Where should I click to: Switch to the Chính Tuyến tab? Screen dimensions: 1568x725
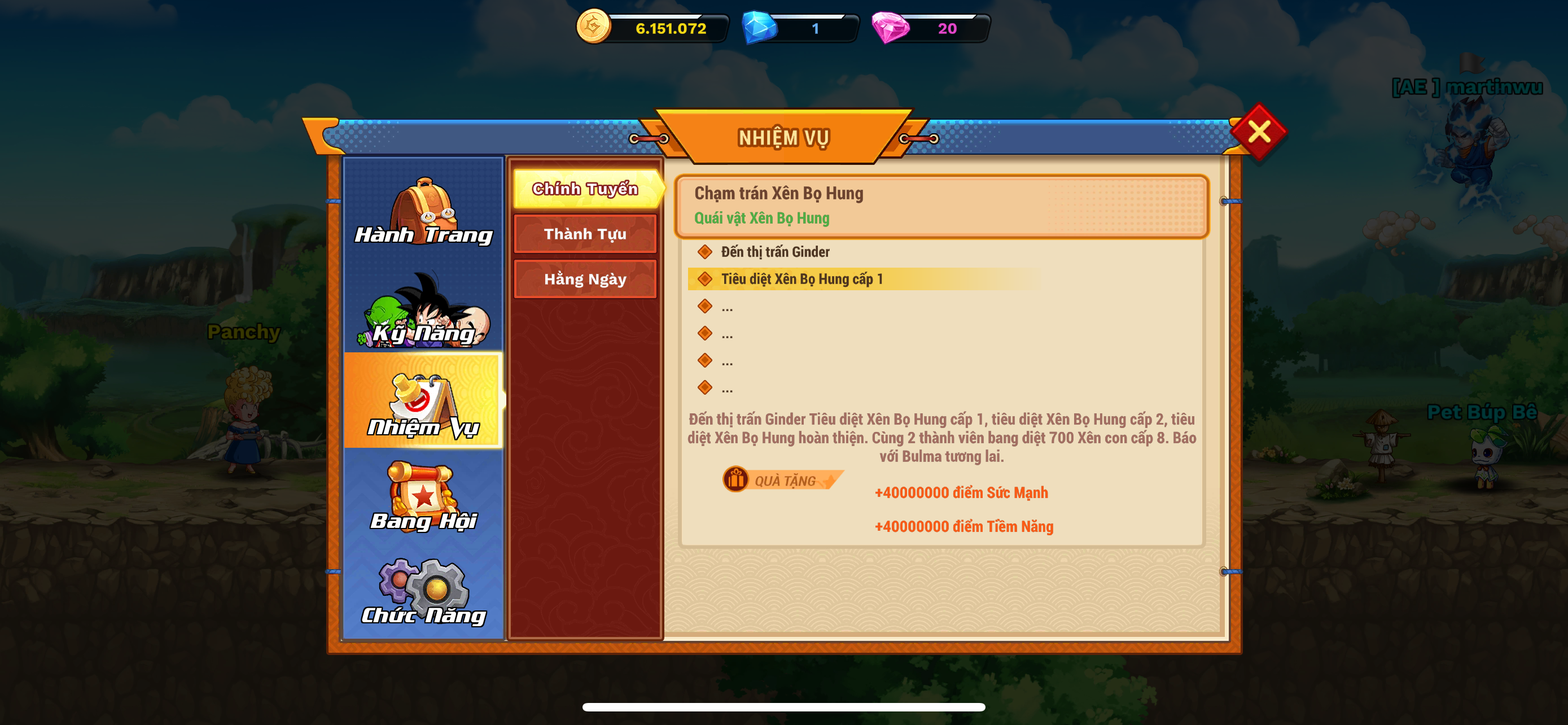[585, 189]
